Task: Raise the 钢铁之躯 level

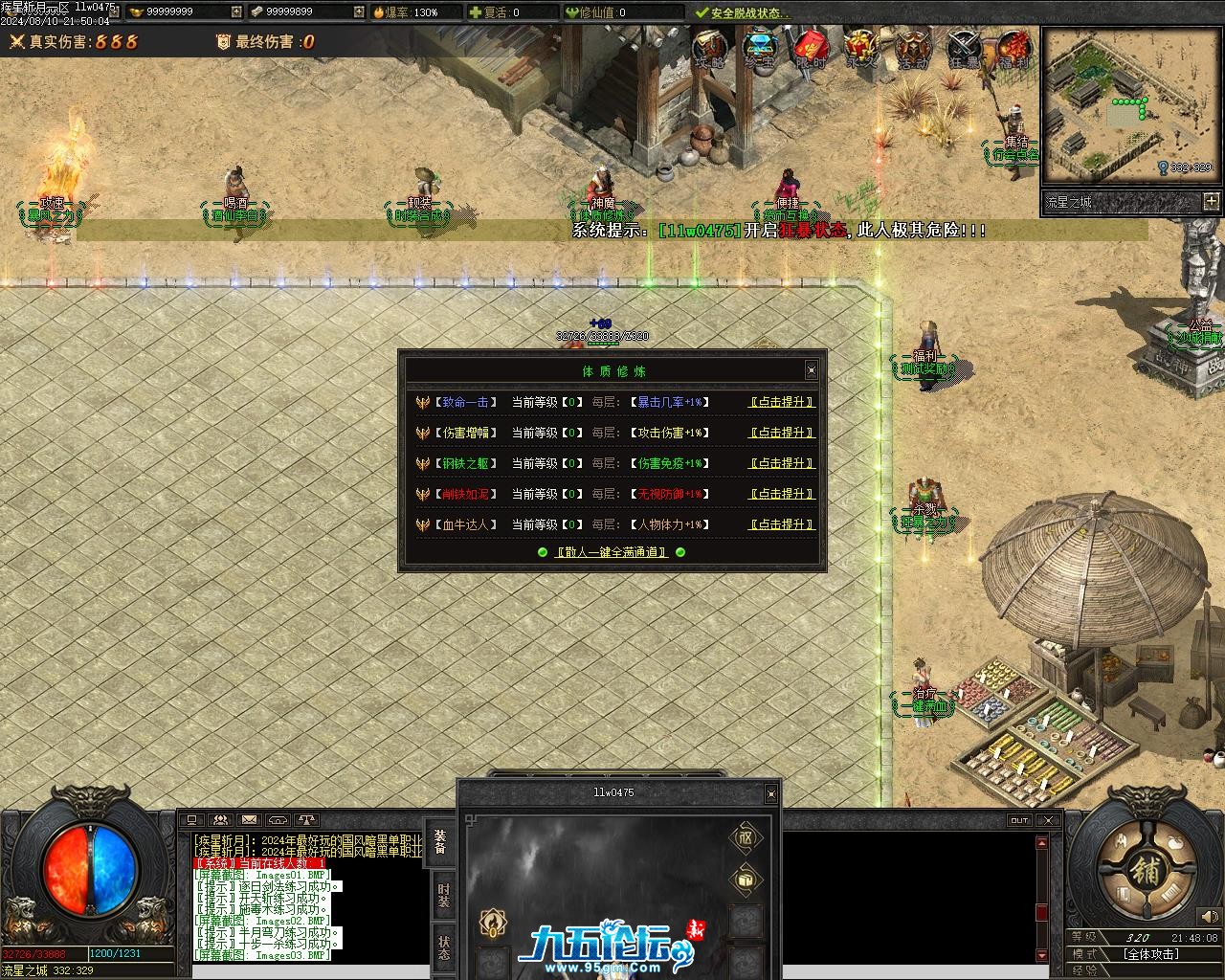Action: pyautogui.click(x=781, y=463)
